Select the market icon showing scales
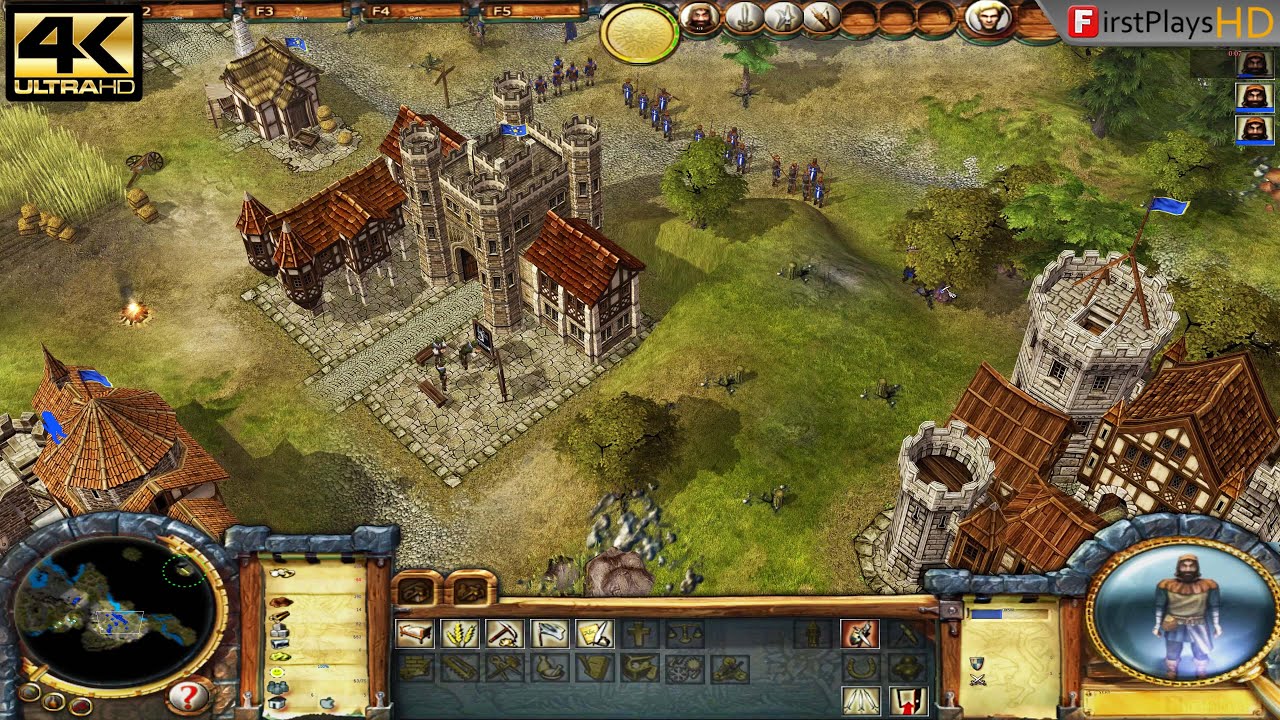This screenshot has width=1280, height=720. pyautogui.click(x=685, y=633)
